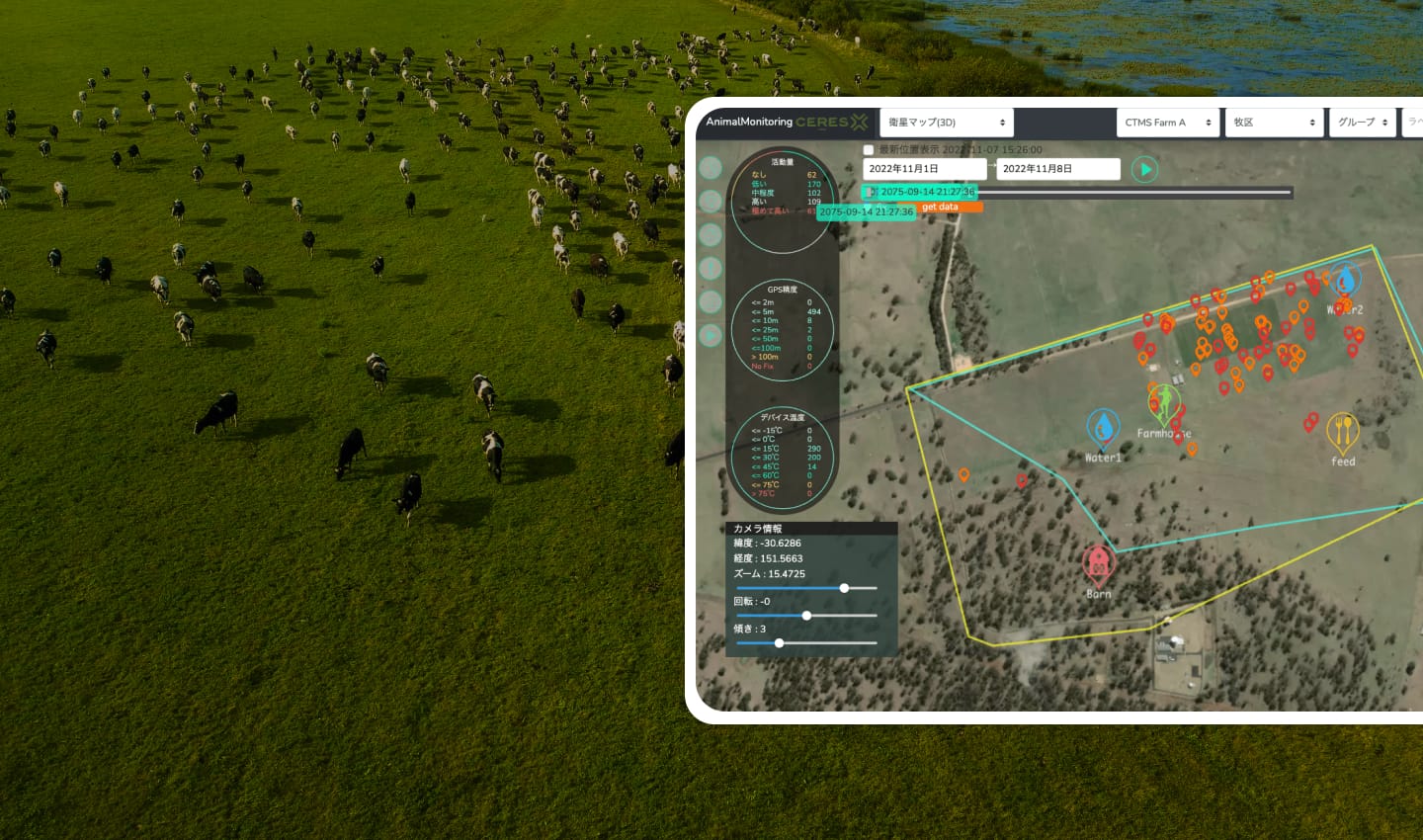This screenshot has height=840, width=1423.
Task: Select the feed map marker
Action: (1342, 431)
